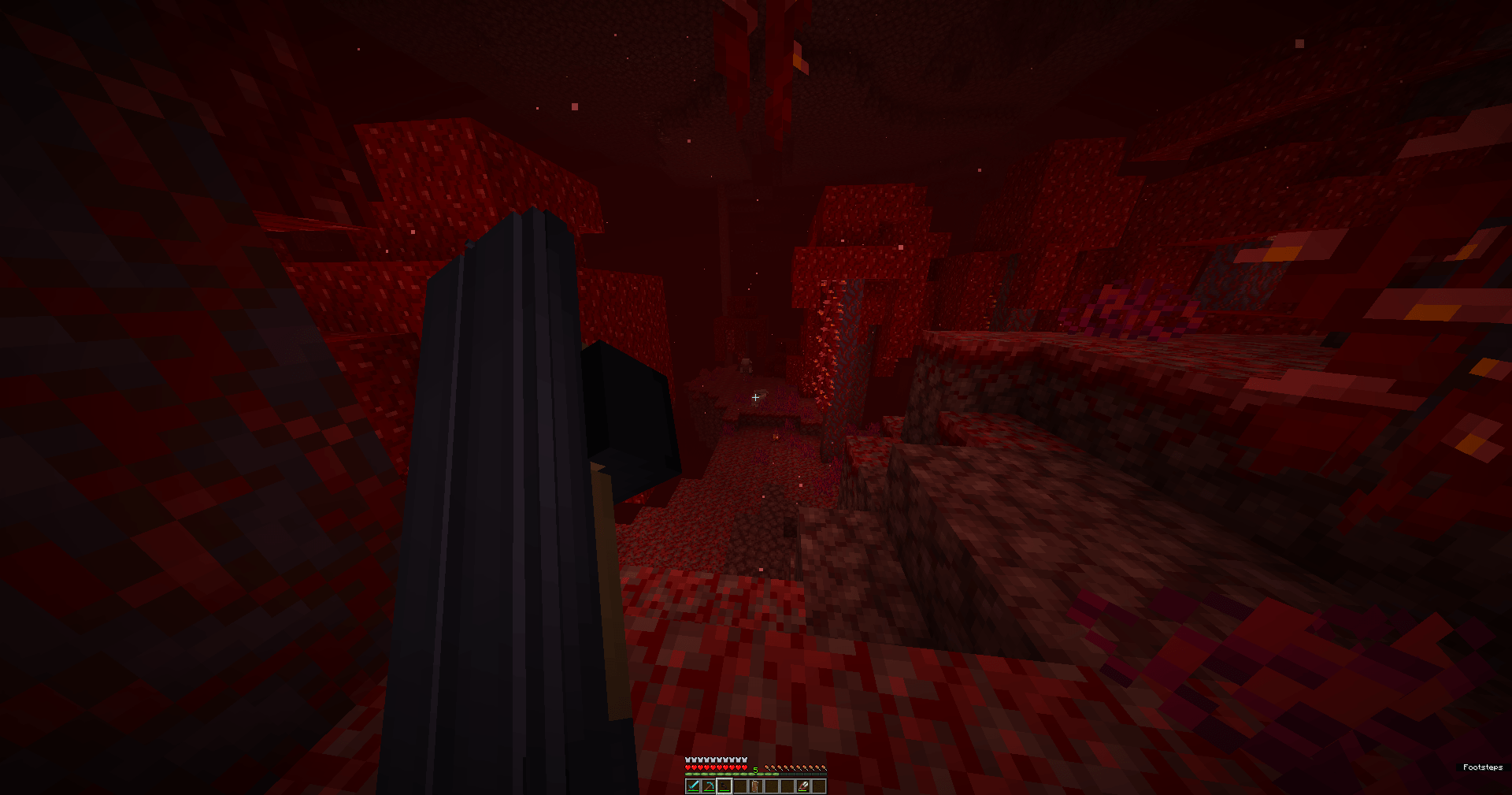Screen dimensions: 1512x795
Task: Click the last empty hotbar slot
Action: tap(820, 786)
